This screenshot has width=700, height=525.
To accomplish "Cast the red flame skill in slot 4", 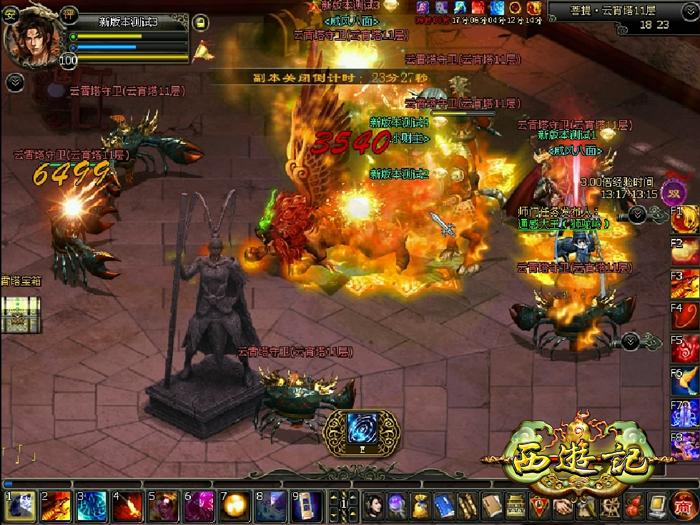I will click(128, 506).
